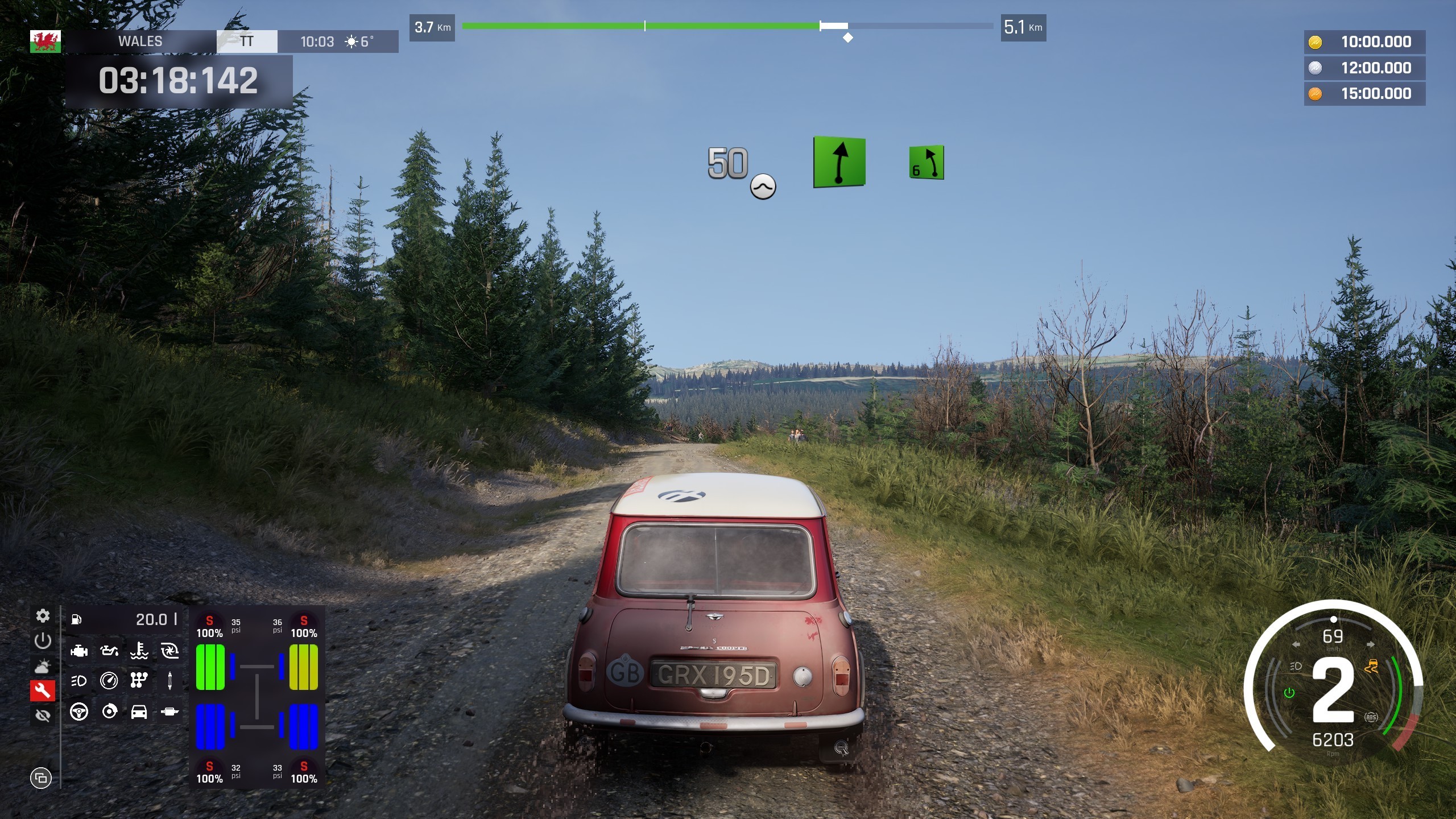Click the steering wheel status icon
The image size is (1456, 819).
[x=79, y=712]
